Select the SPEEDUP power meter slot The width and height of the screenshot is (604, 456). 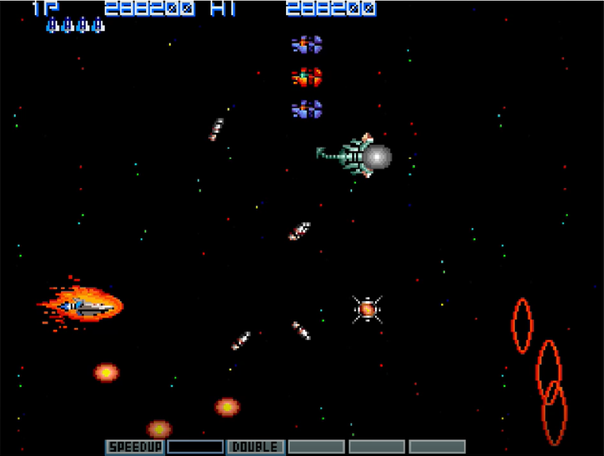coord(134,446)
